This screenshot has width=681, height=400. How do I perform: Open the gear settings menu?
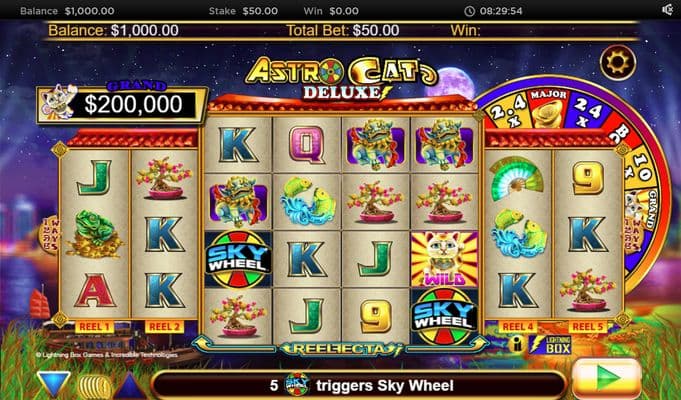[x=617, y=62]
